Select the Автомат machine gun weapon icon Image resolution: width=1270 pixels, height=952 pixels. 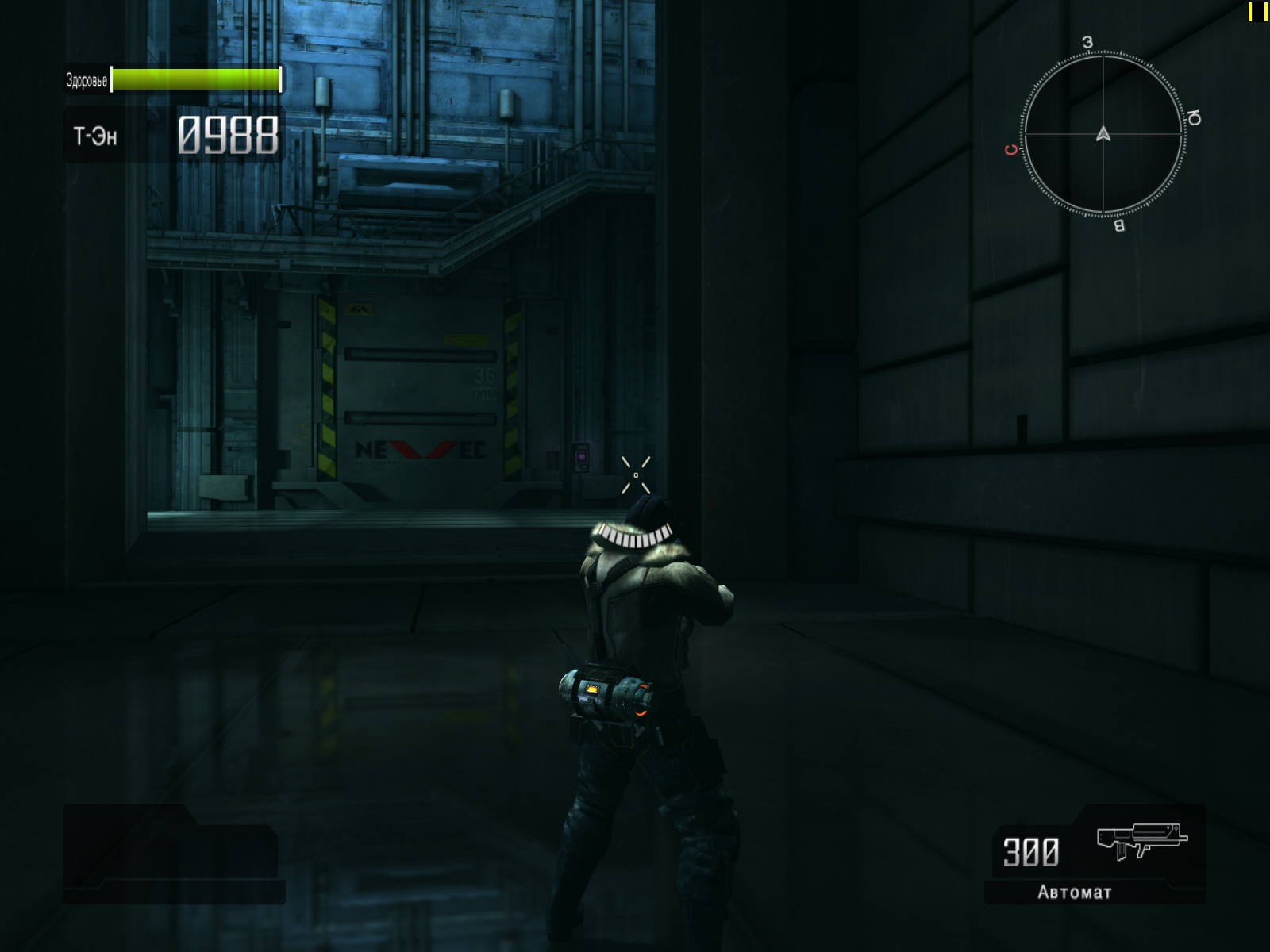click(x=1141, y=841)
